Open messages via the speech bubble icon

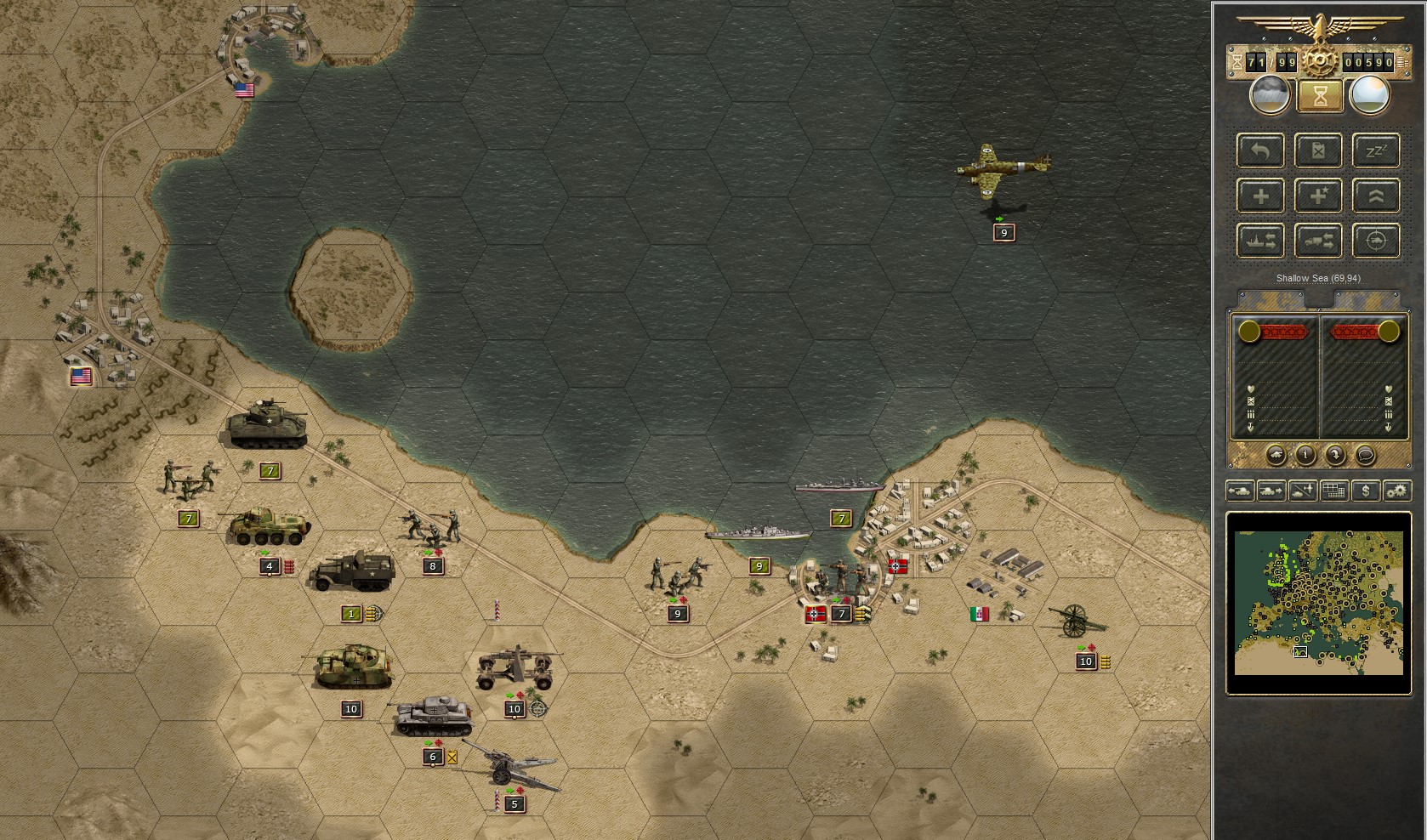tap(1366, 455)
